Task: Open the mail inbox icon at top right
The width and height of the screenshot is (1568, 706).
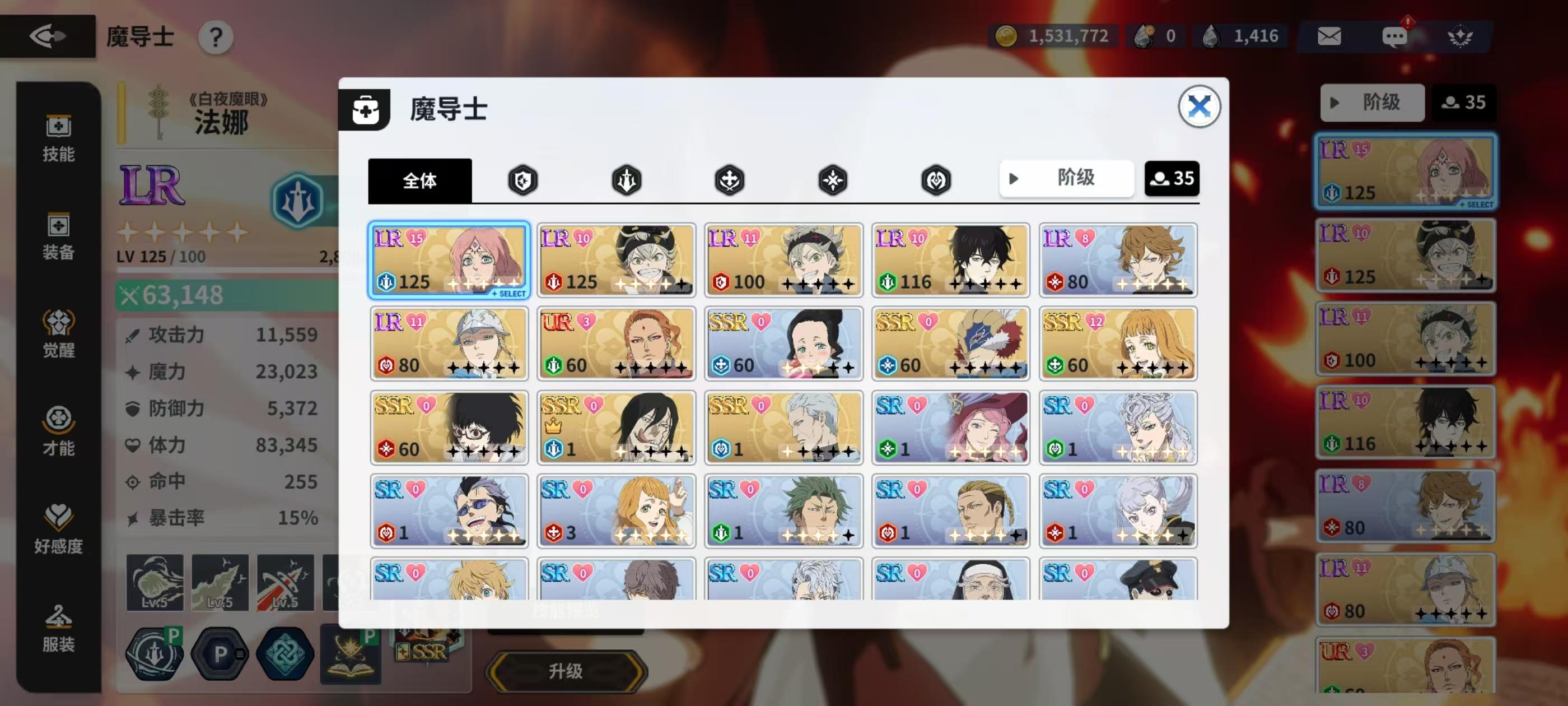Action: tap(1330, 35)
